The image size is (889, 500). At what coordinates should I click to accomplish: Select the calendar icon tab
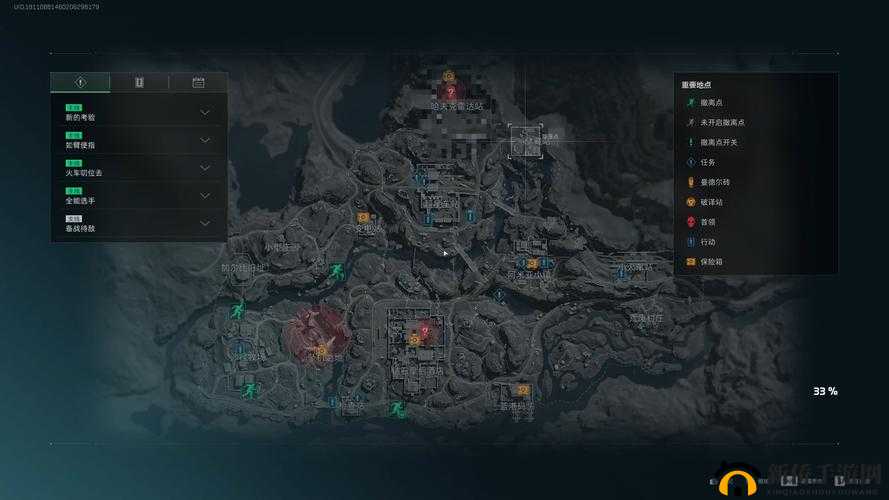coord(198,83)
